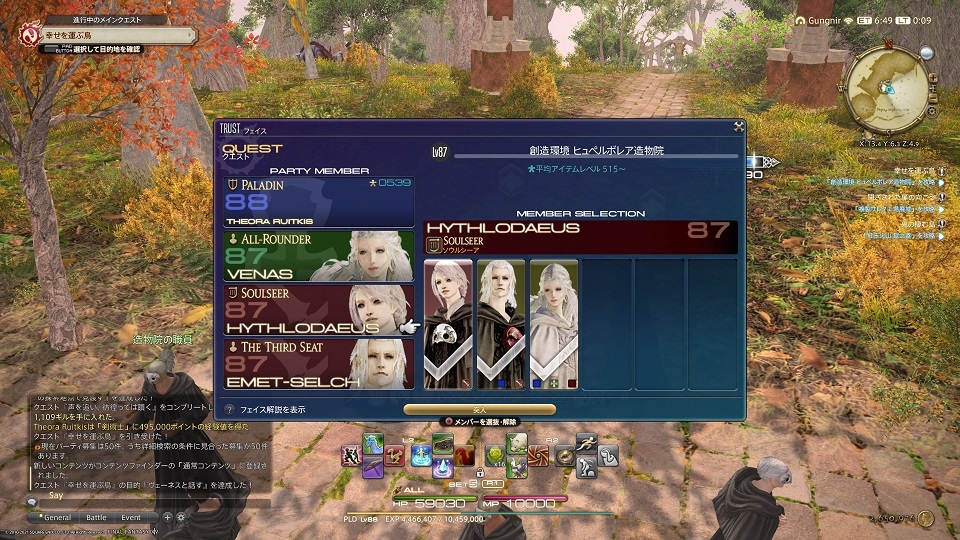Choose the white-robed character portrait card

point(553,323)
